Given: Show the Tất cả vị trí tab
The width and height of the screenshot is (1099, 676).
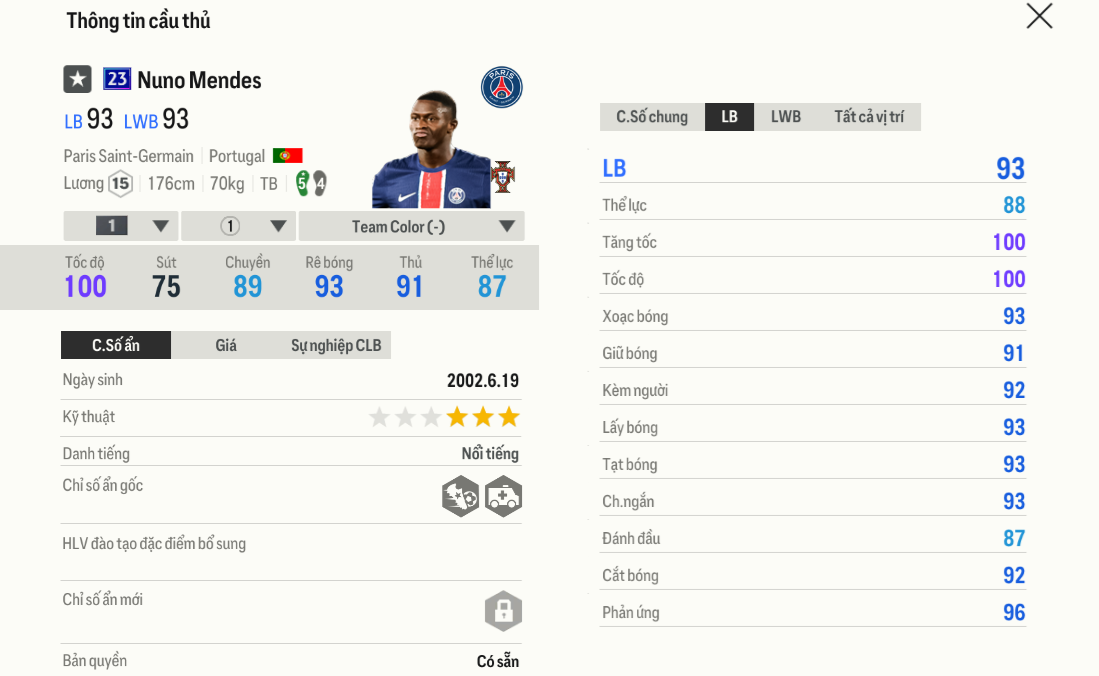Looking at the screenshot, I should (868, 117).
